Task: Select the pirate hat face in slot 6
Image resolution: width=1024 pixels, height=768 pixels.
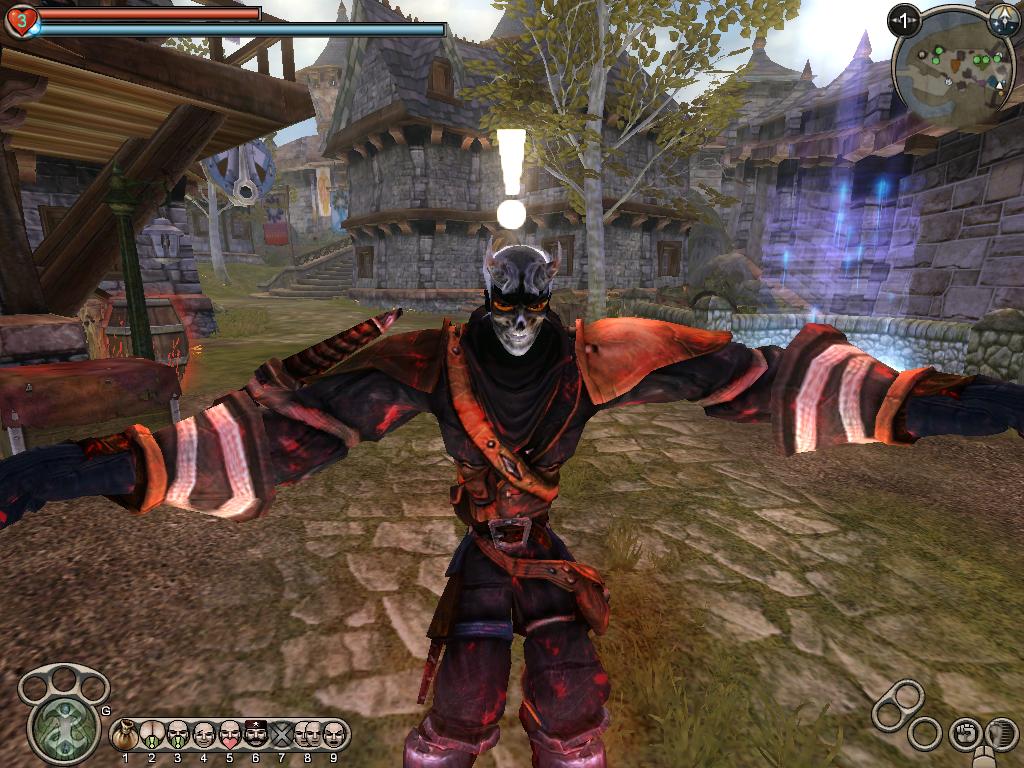Action: (x=256, y=736)
